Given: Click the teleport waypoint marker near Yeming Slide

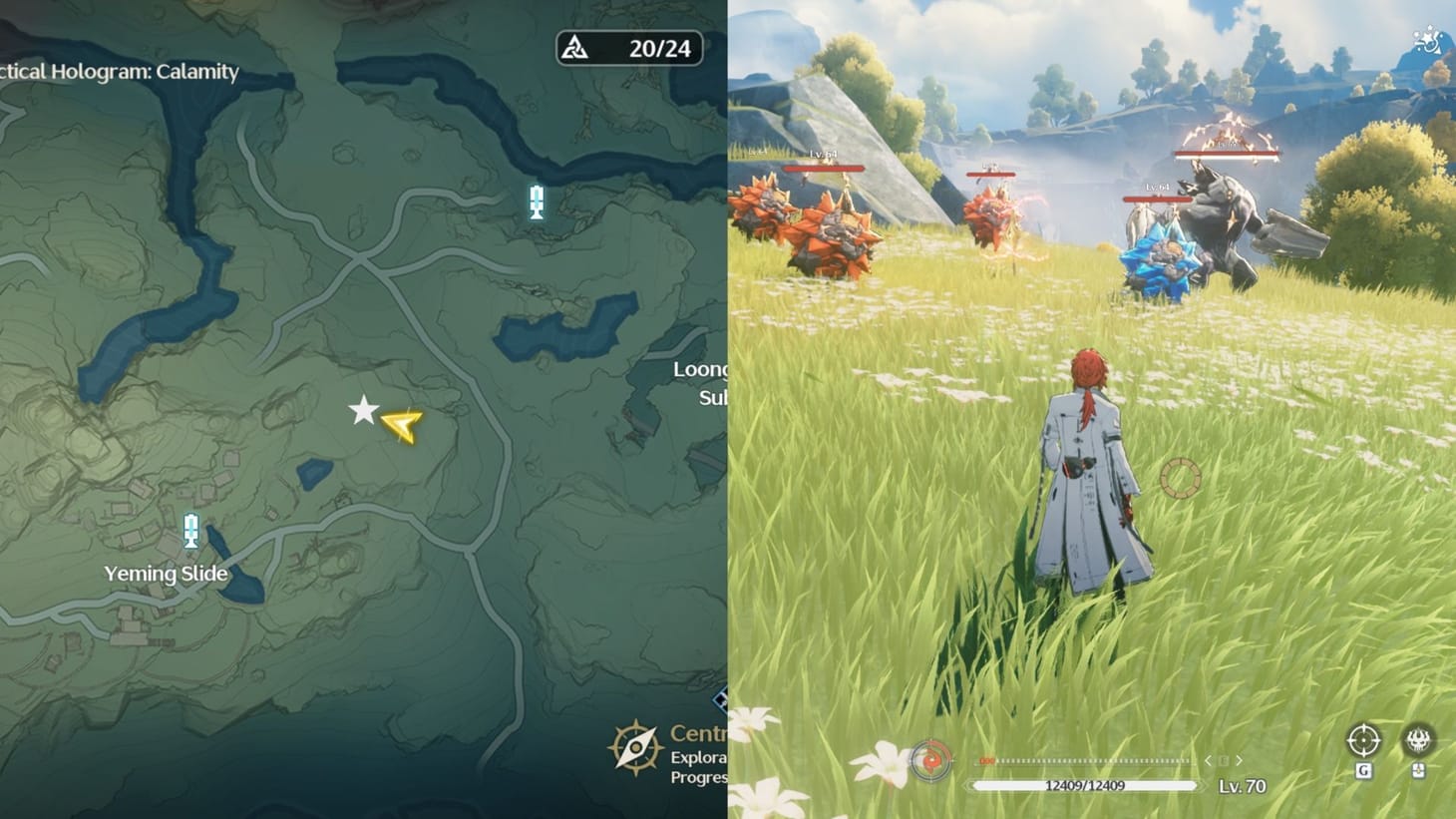Looking at the screenshot, I should click(189, 533).
